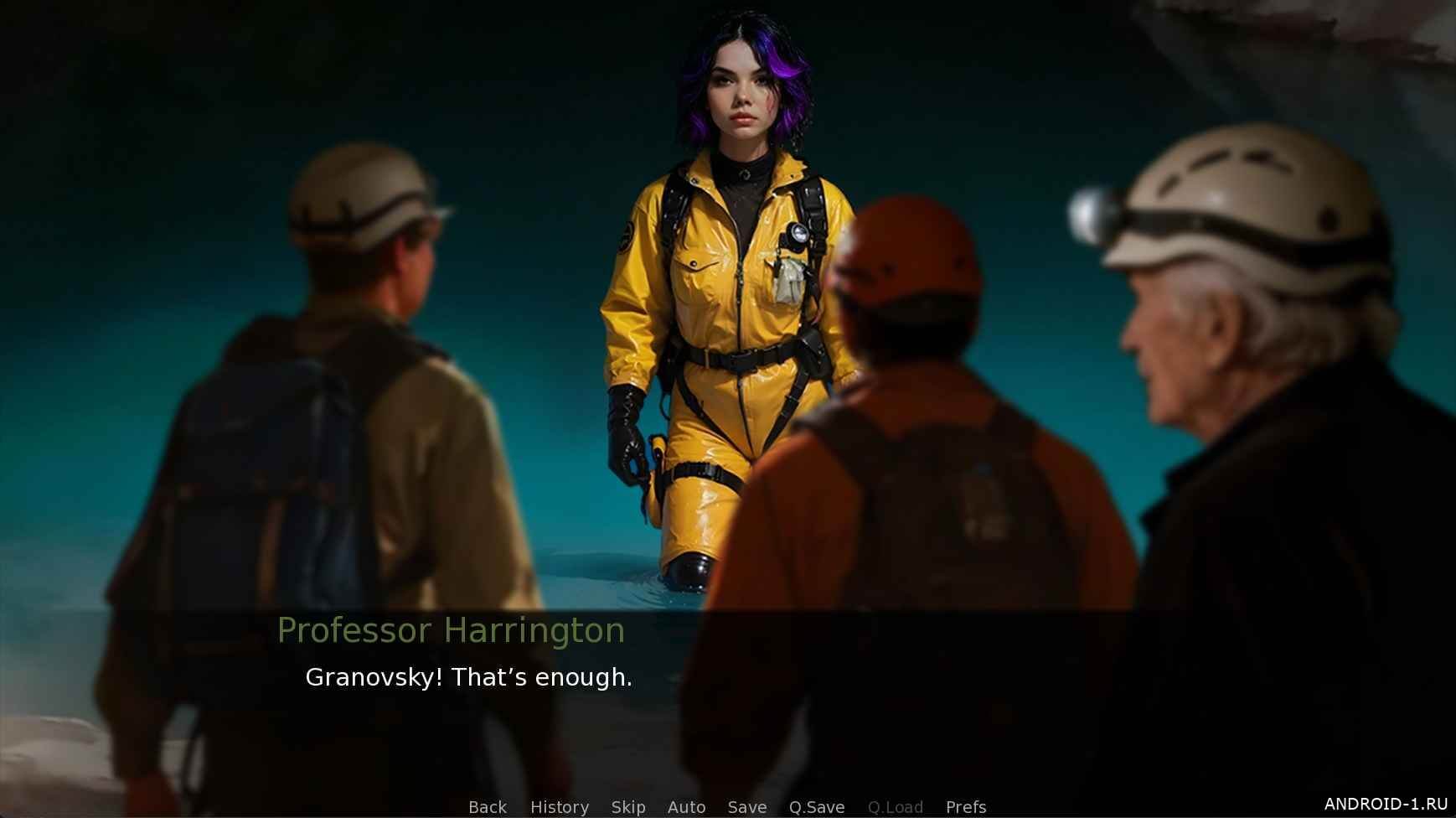Click Q.Save to quick save

[x=816, y=806]
